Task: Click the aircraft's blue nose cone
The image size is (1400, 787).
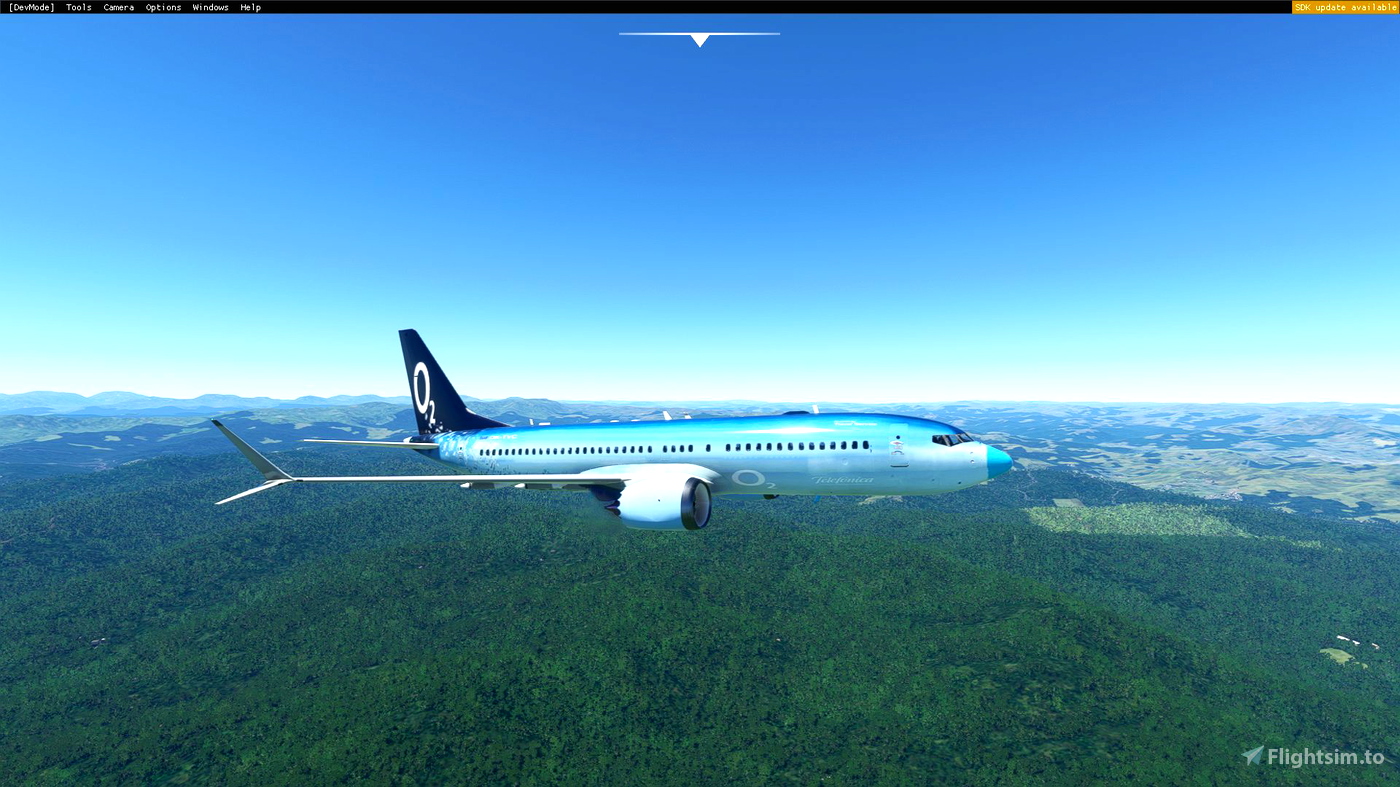Action: (x=1000, y=462)
